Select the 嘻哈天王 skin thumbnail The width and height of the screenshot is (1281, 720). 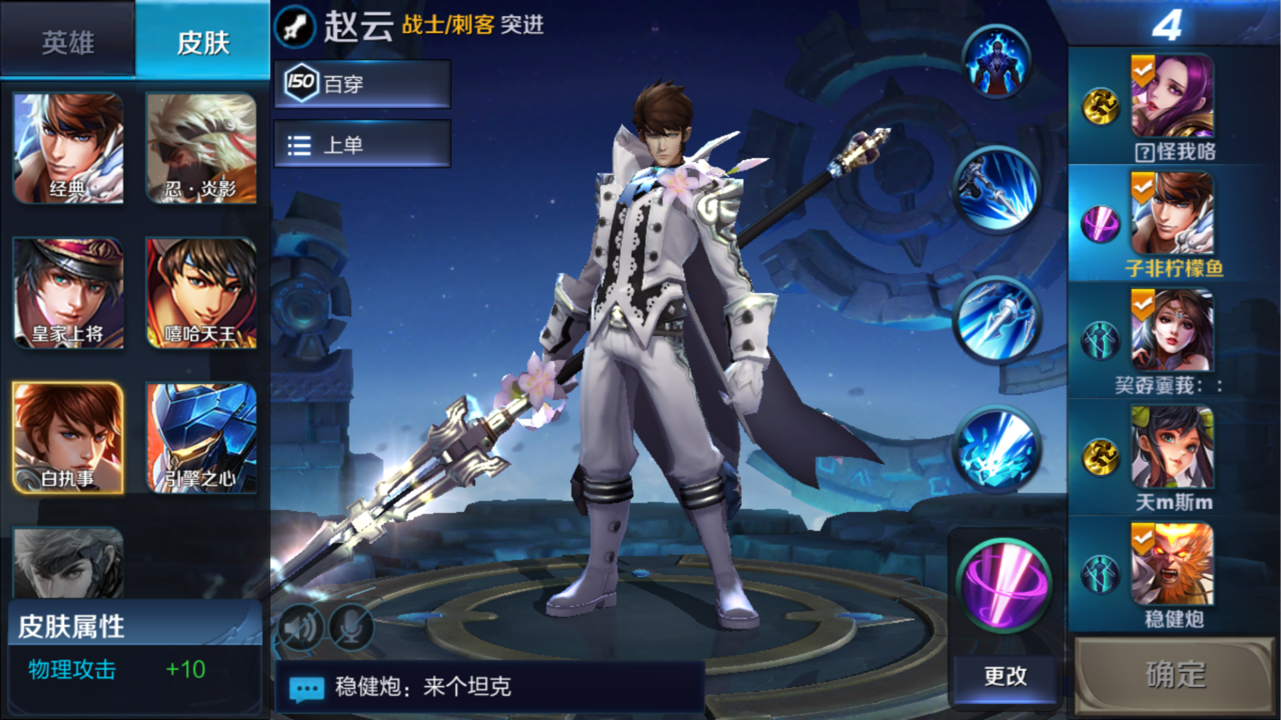point(202,293)
